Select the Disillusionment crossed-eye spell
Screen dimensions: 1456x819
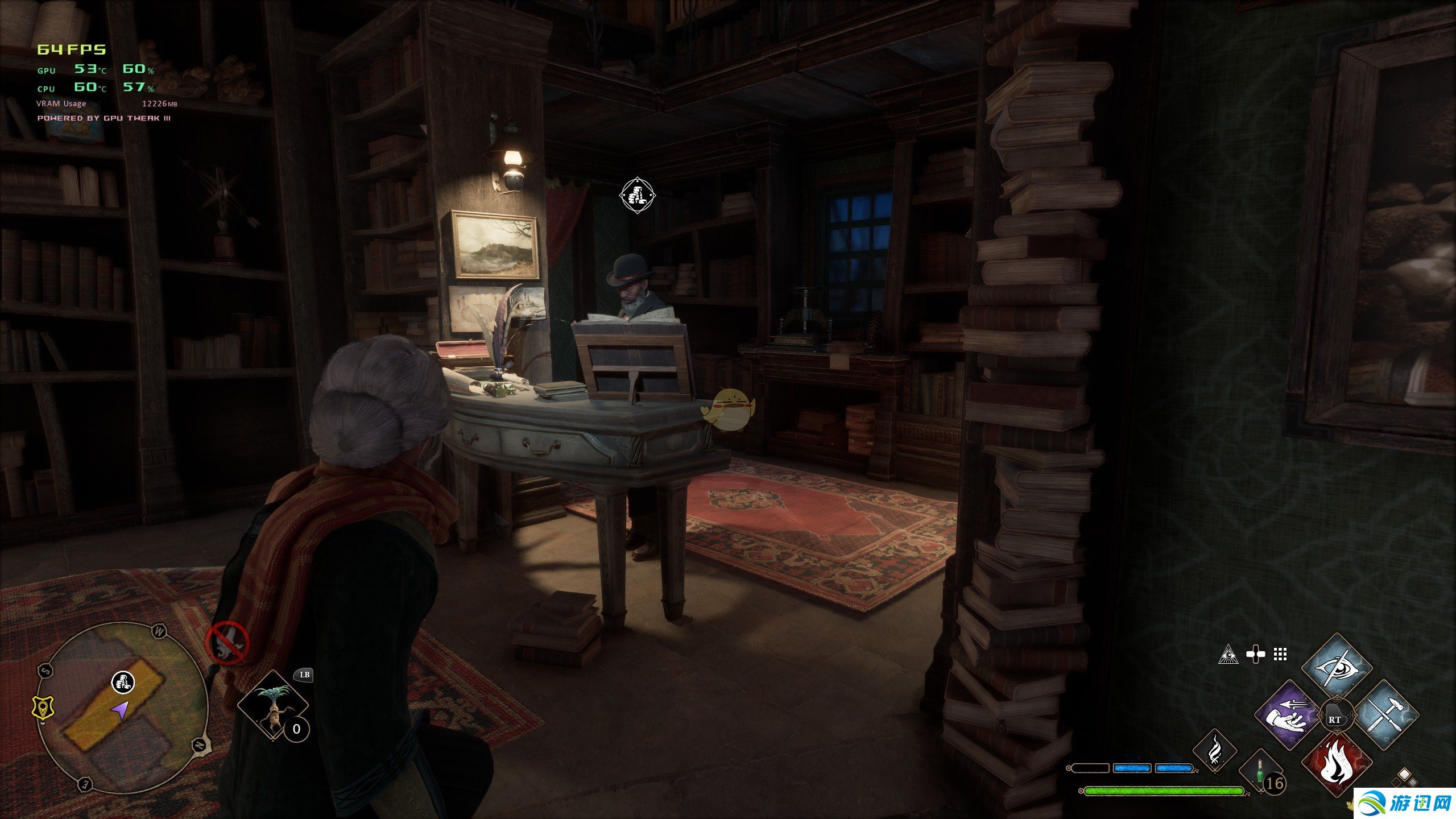1337,668
